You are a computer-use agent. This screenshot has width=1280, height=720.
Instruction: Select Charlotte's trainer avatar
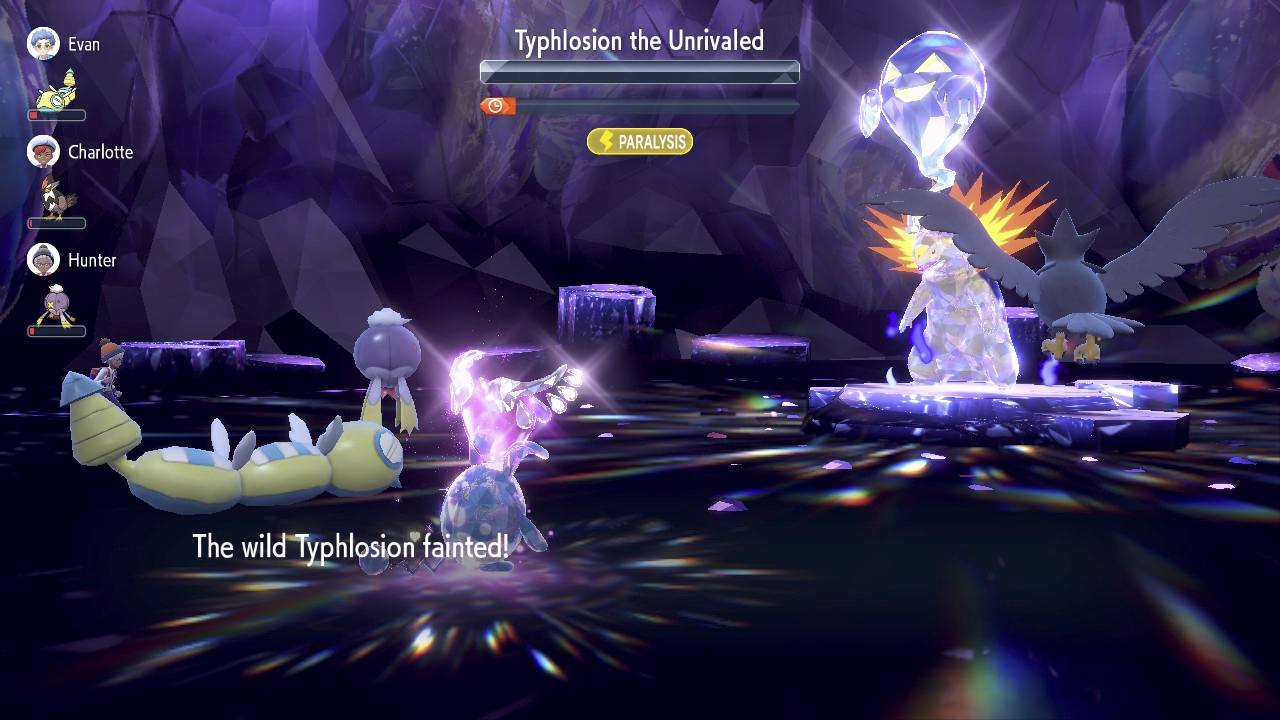(x=43, y=152)
